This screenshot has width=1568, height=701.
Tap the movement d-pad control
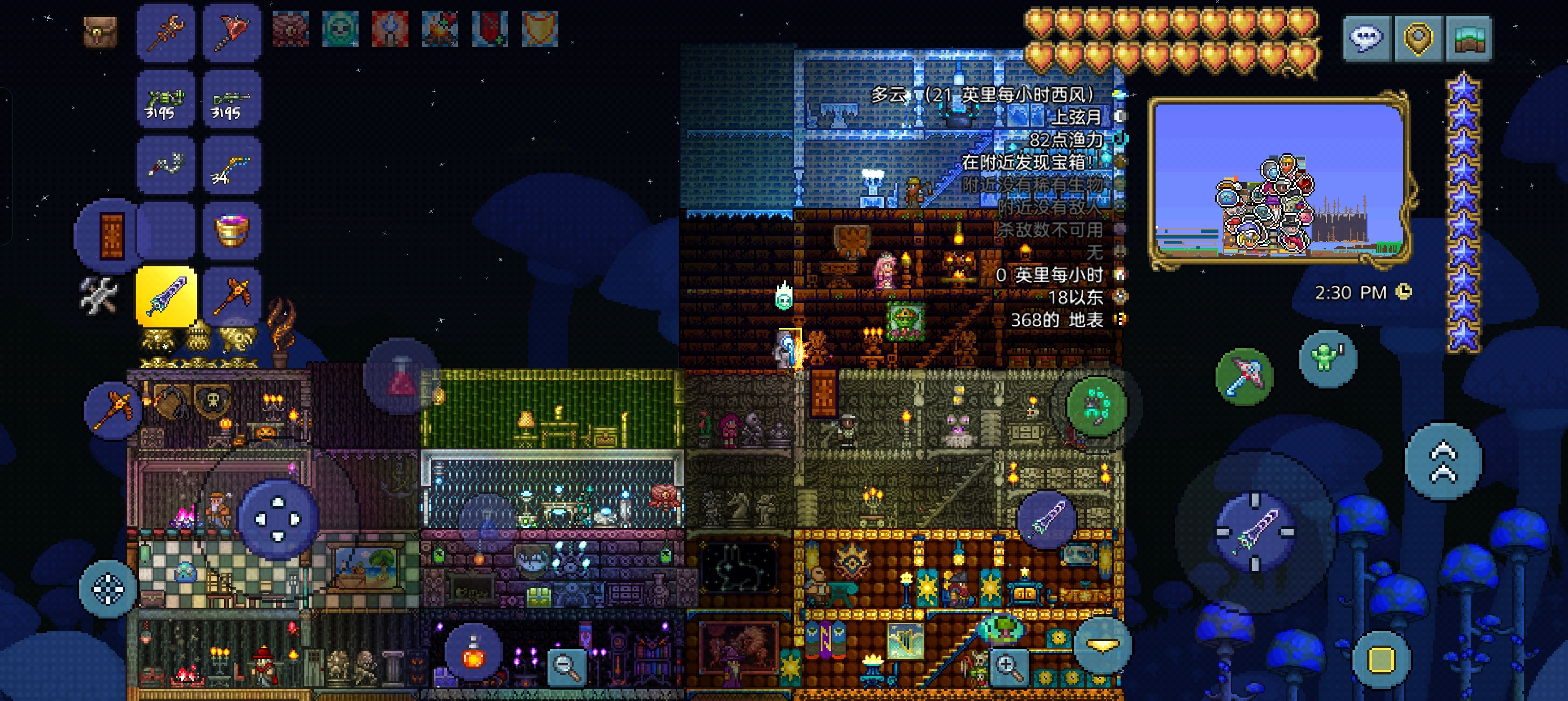278,519
